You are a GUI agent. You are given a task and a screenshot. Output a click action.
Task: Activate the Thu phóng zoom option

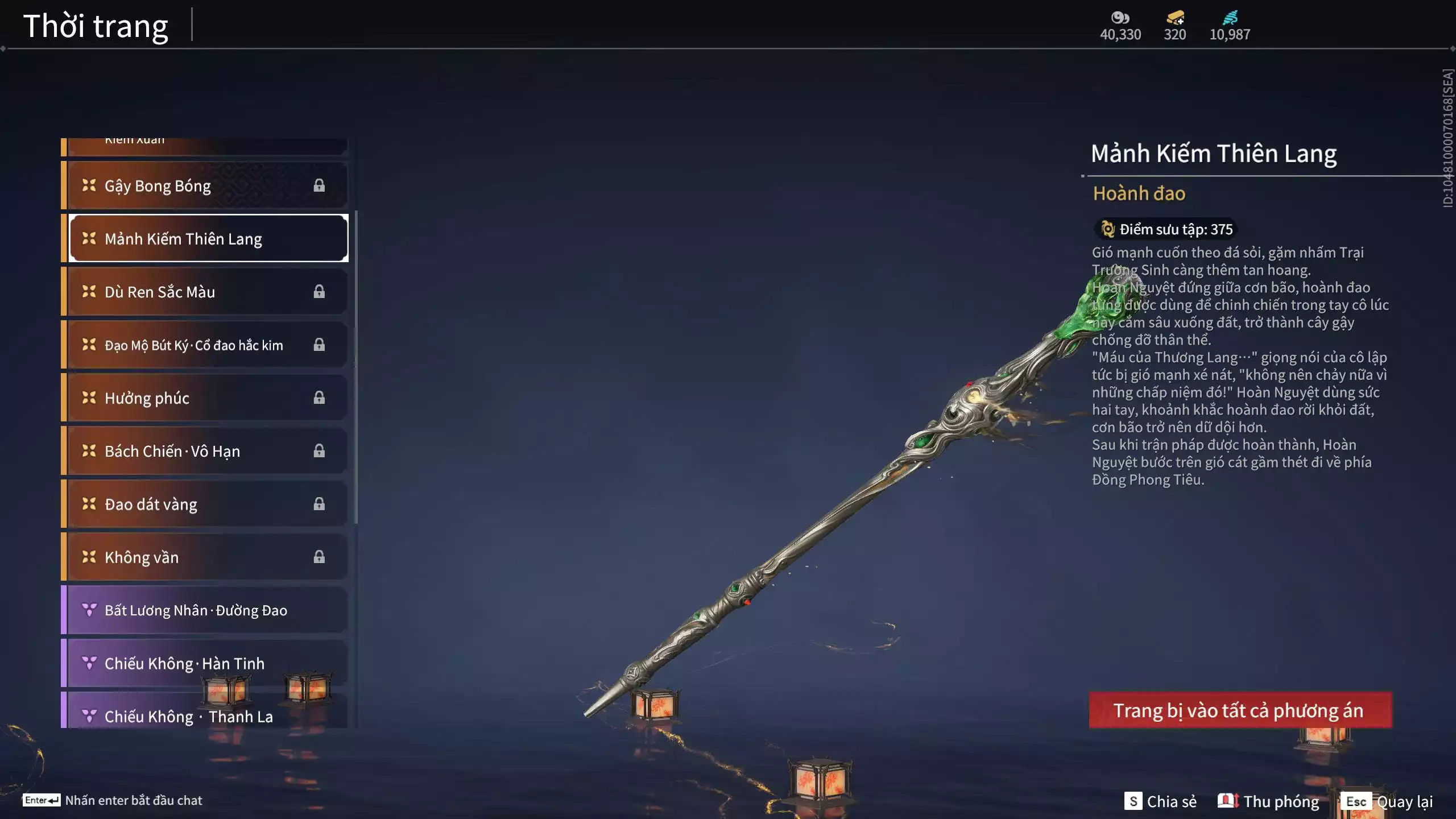1268,801
